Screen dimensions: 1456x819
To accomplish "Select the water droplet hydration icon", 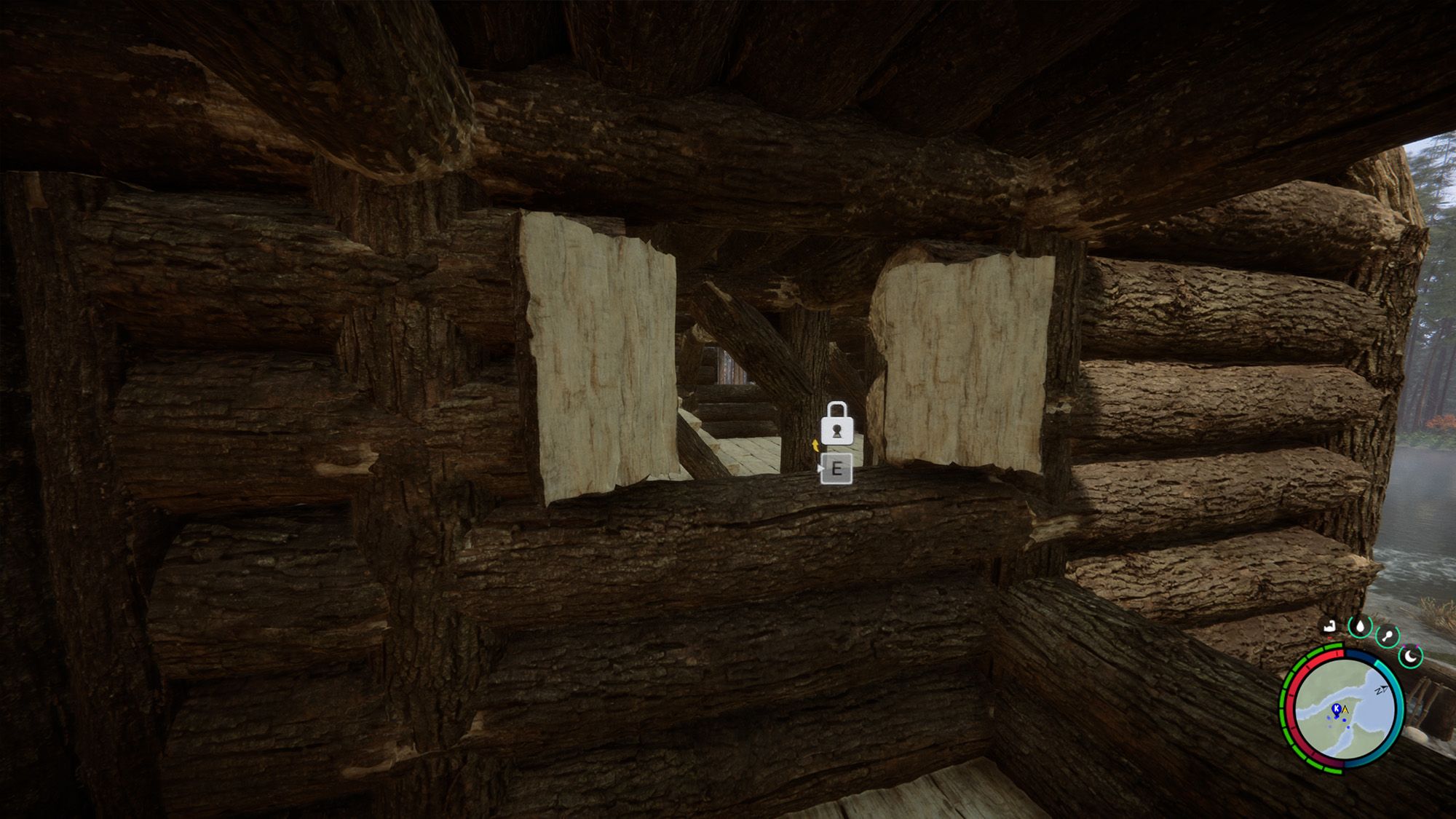I will pos(1361,628).
